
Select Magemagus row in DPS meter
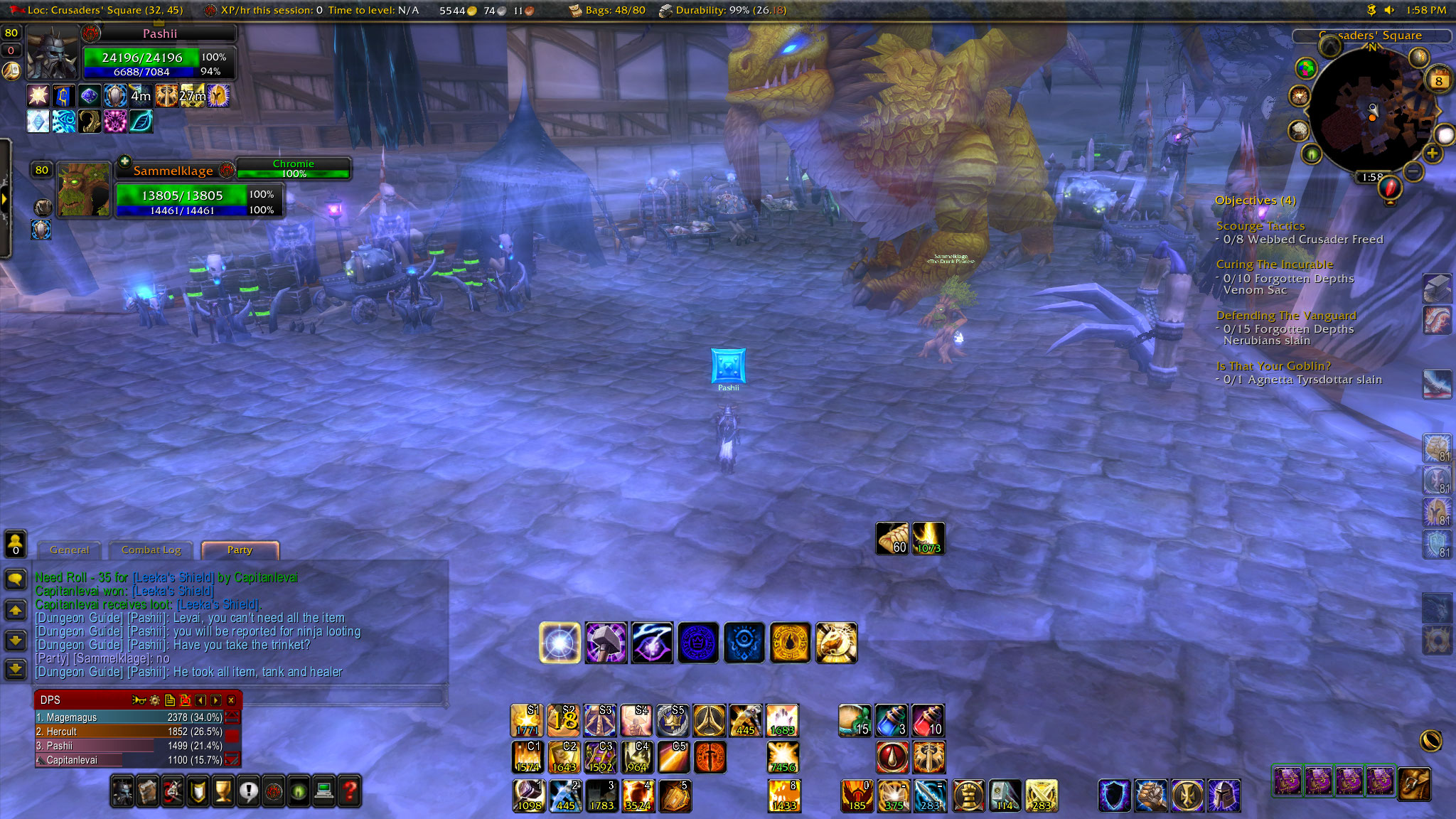click(129, 717)
